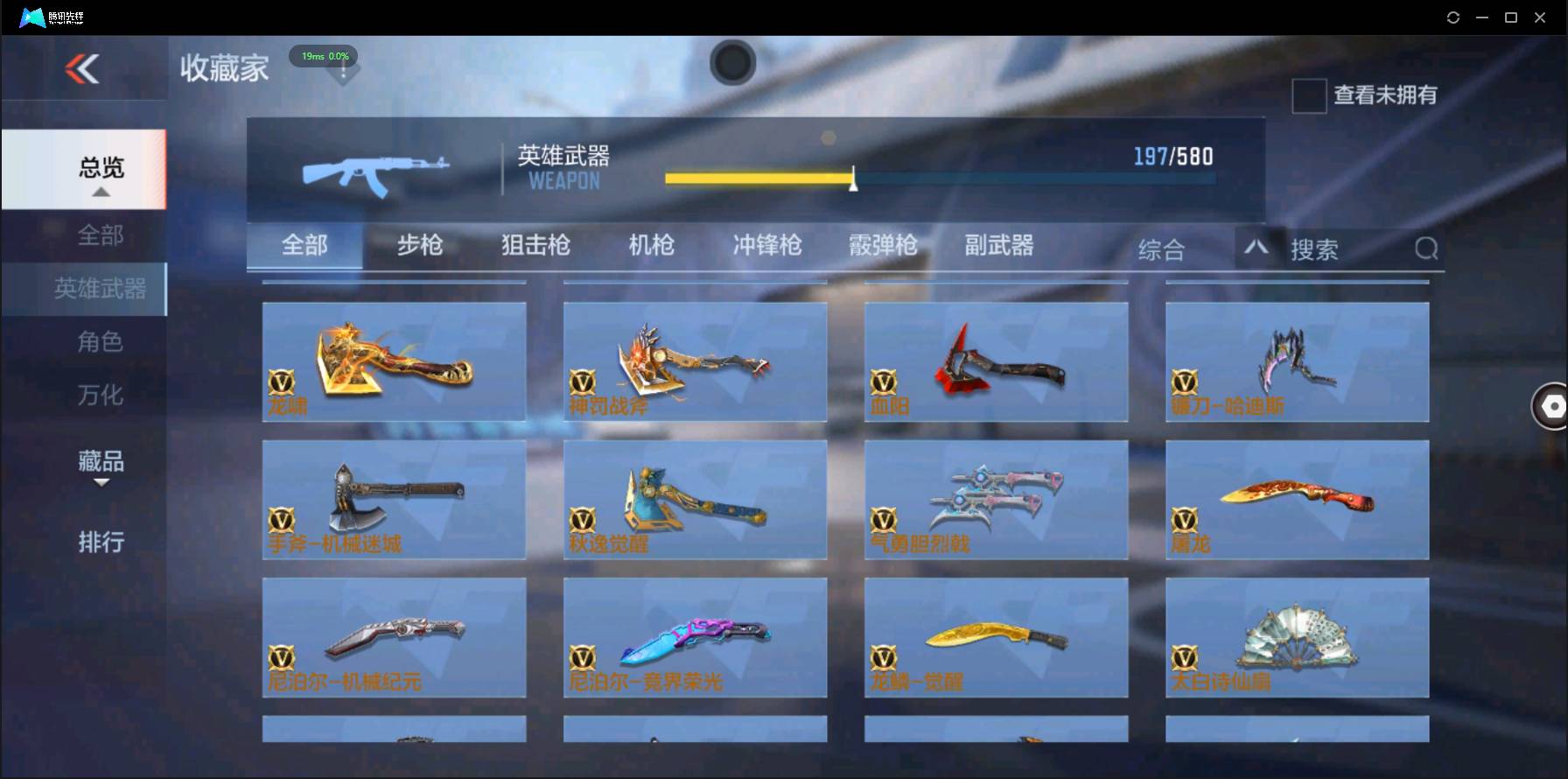Enable the 查看未拥有 checkbox
Screen dimensions: 1568x779
point(1308,96)
